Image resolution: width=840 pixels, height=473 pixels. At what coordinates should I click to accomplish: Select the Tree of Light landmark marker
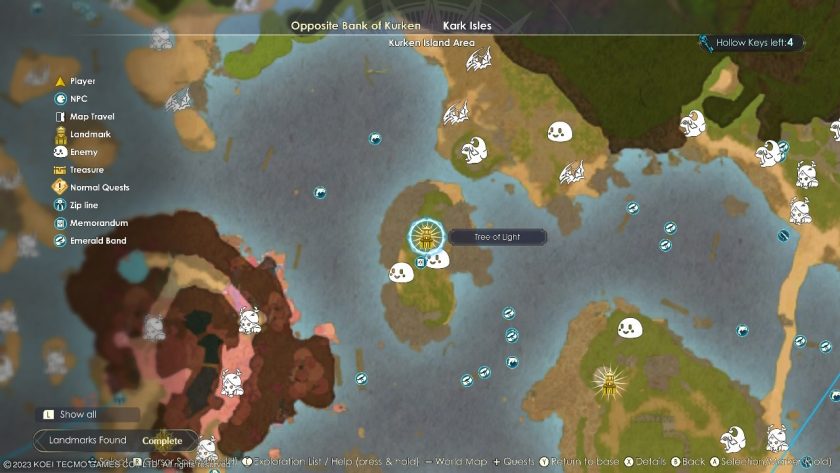coord(427,237)
